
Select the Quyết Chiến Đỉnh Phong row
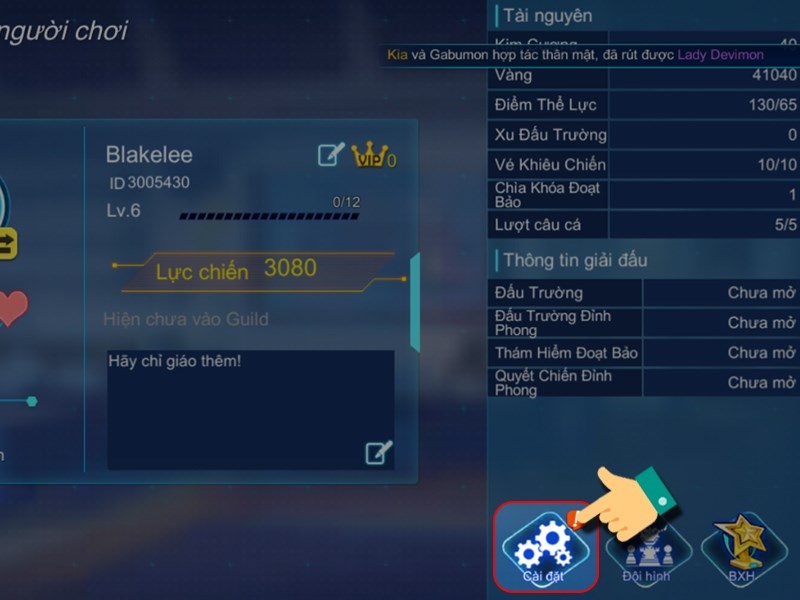pyautogui.click(x=643, y=383)
